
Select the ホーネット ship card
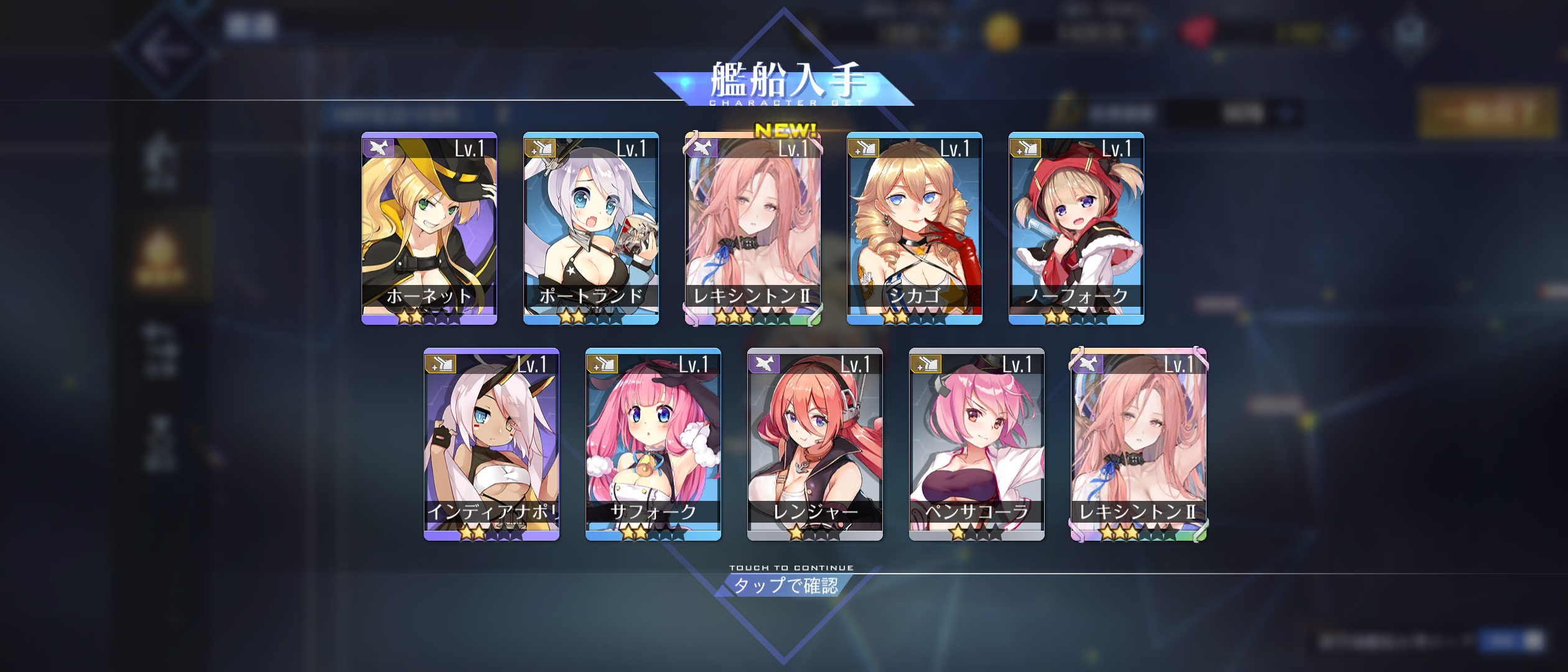pyautogui.click(x=429, y=228)
